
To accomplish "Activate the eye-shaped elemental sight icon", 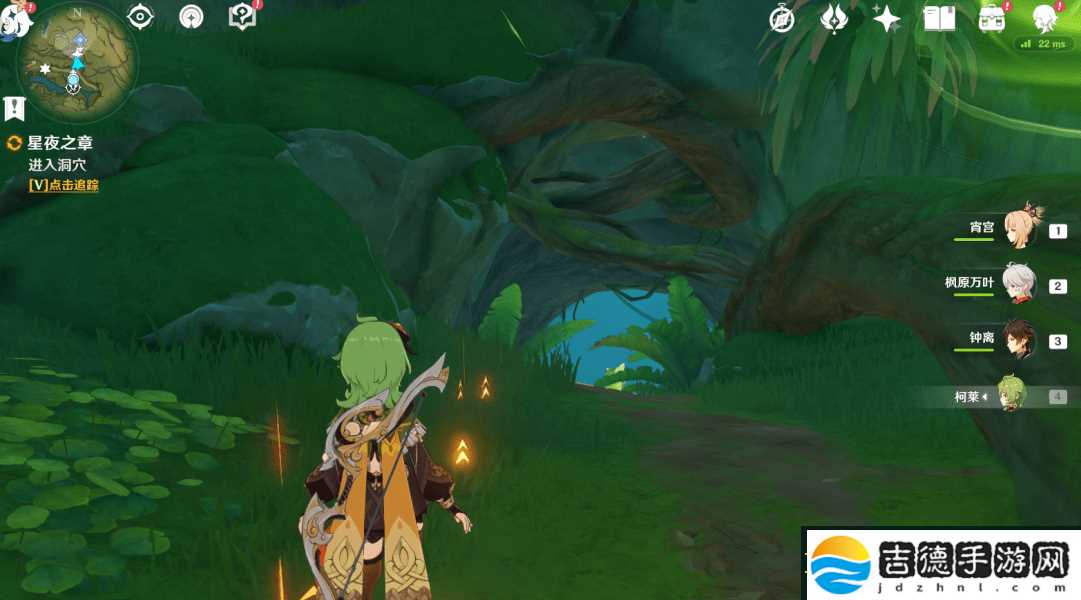I will pos(140,17).
